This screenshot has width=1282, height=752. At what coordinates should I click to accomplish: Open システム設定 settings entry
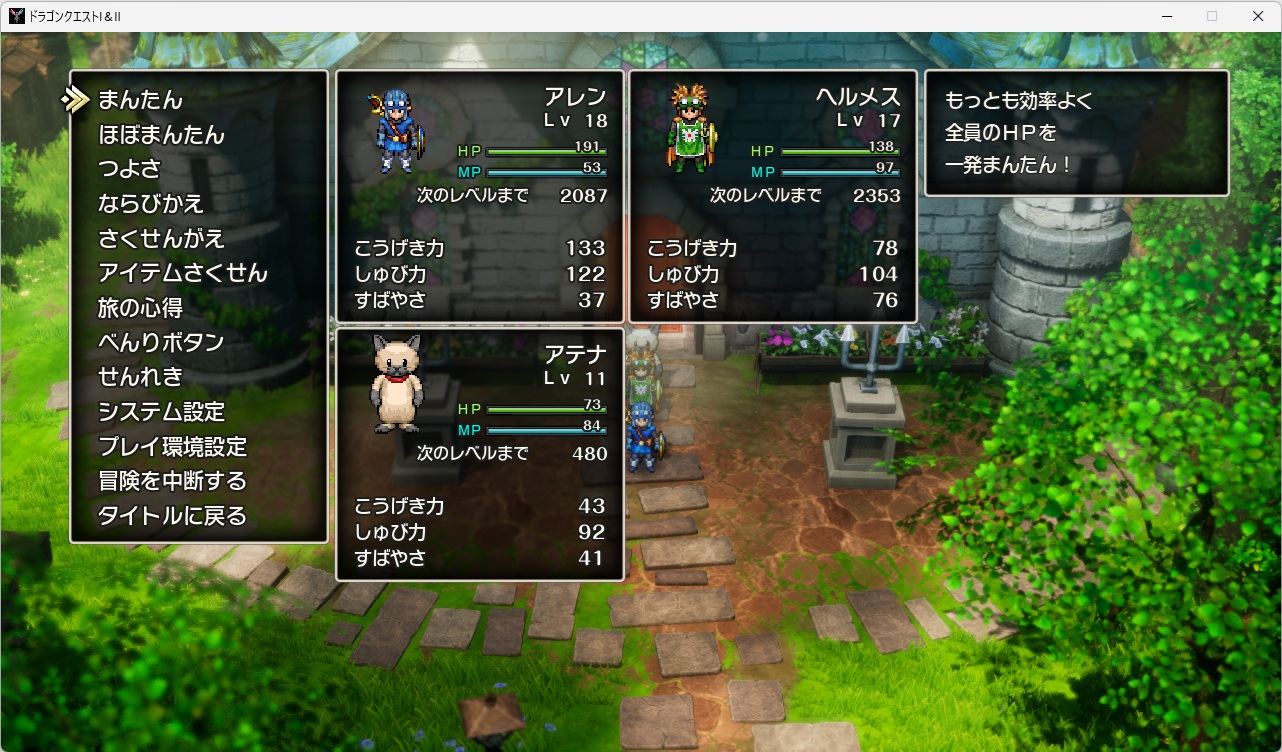[x=160, y=412]
